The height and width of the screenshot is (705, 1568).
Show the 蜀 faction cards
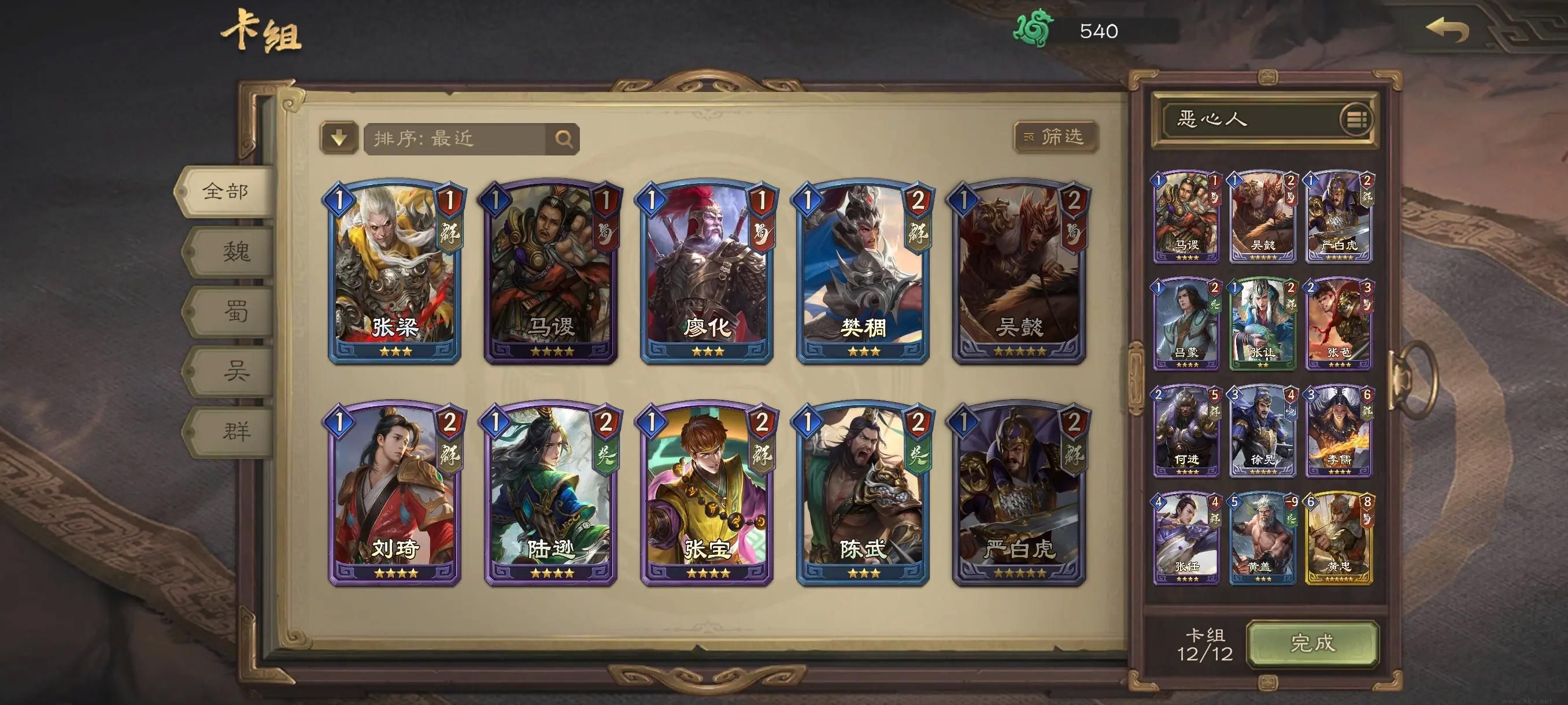tap(235, 311)
